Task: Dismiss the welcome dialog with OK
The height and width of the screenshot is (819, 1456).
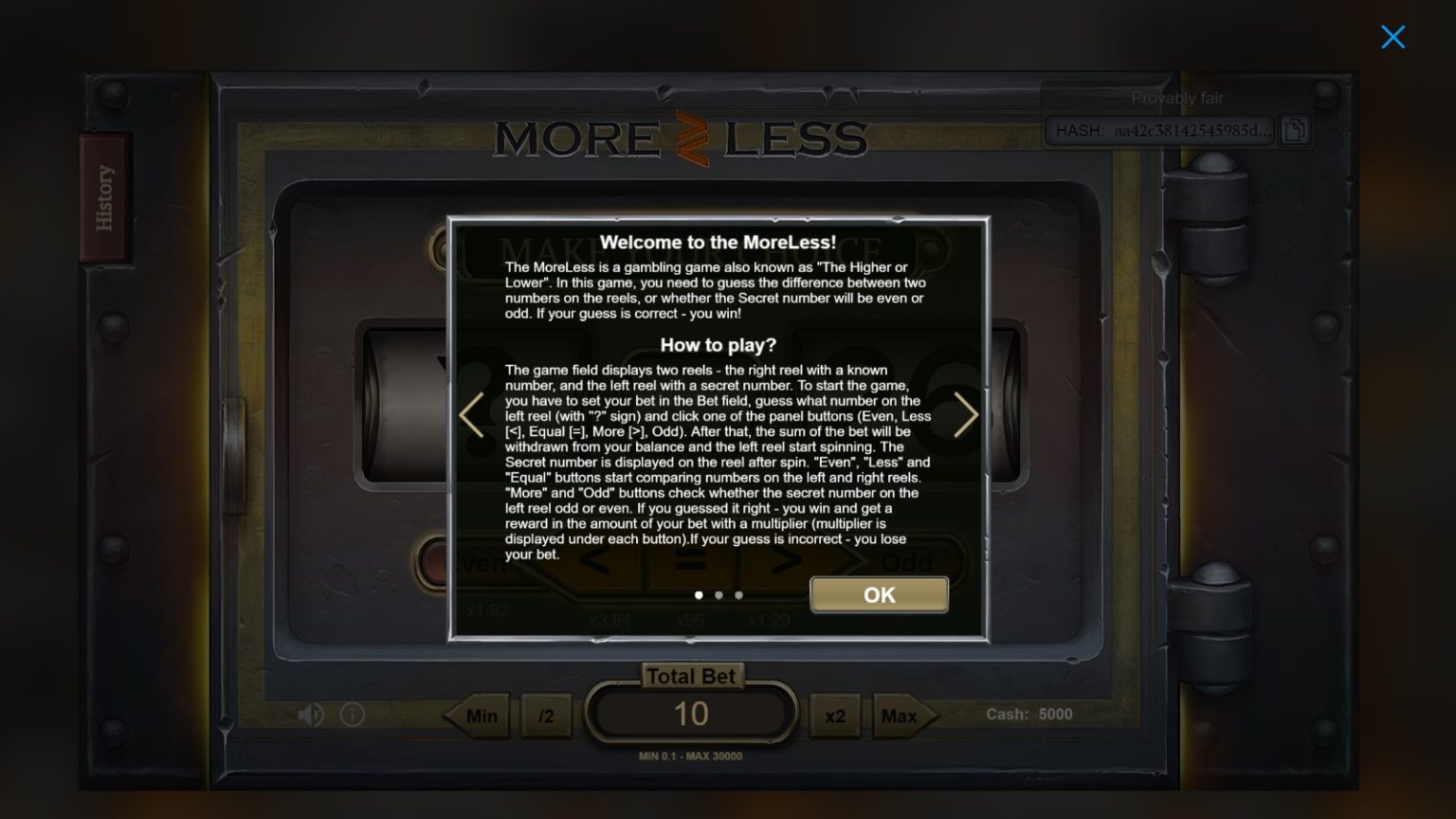Action: pos(877,595)
